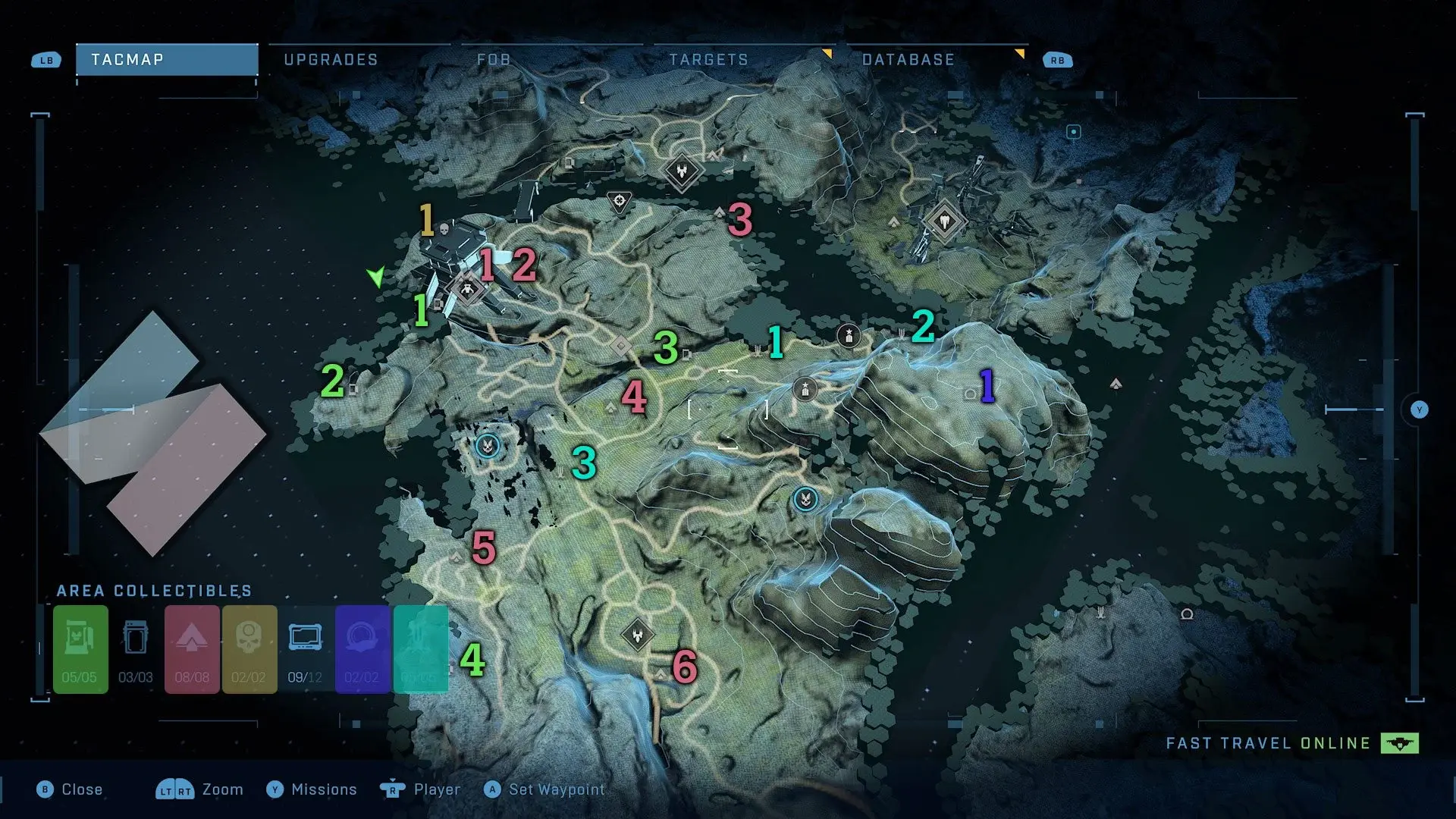The image size is (1456, 819).
Task: Select the TacMap tab
Action: 167,60
